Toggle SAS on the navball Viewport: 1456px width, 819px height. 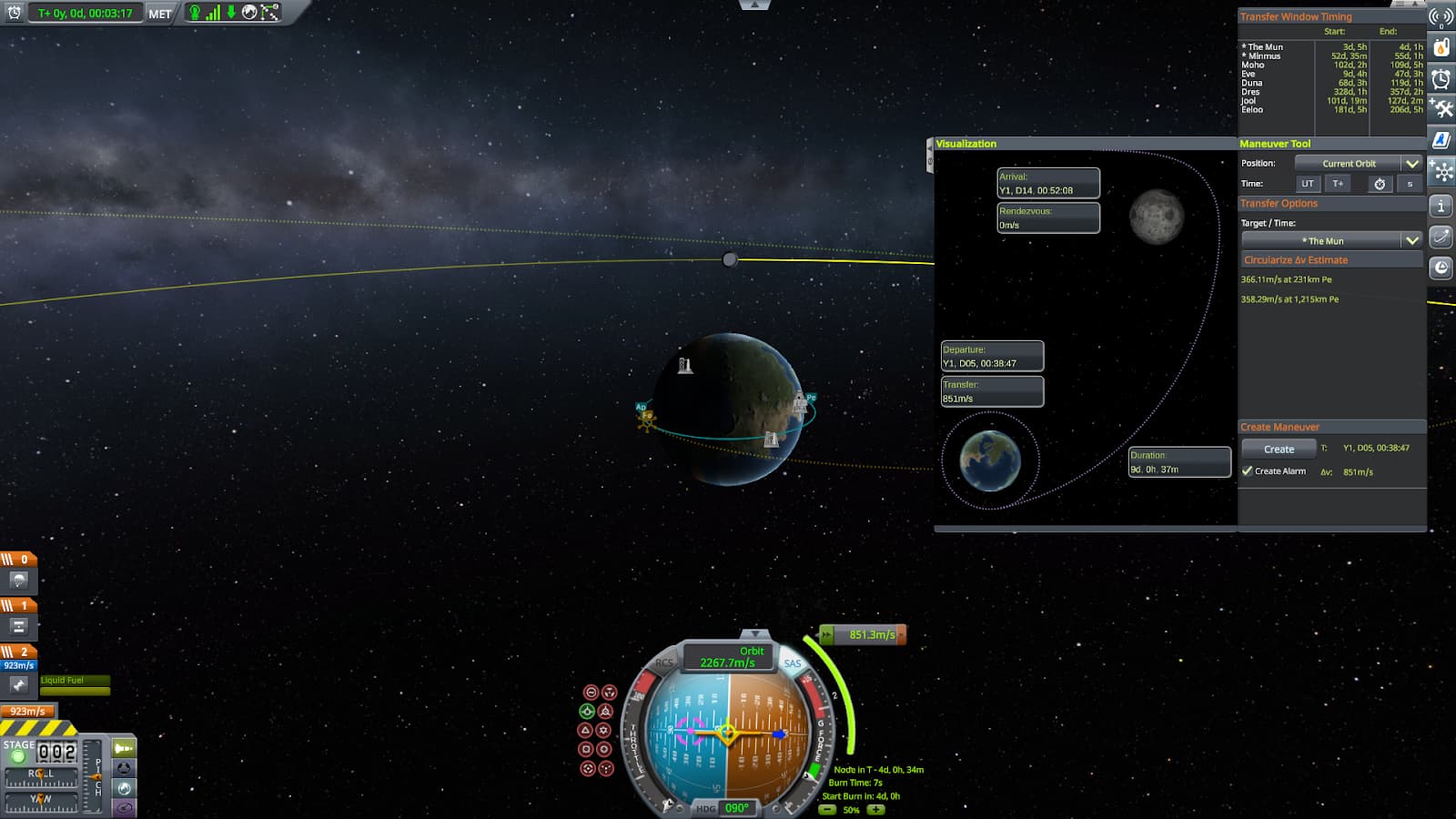[793, 663]
